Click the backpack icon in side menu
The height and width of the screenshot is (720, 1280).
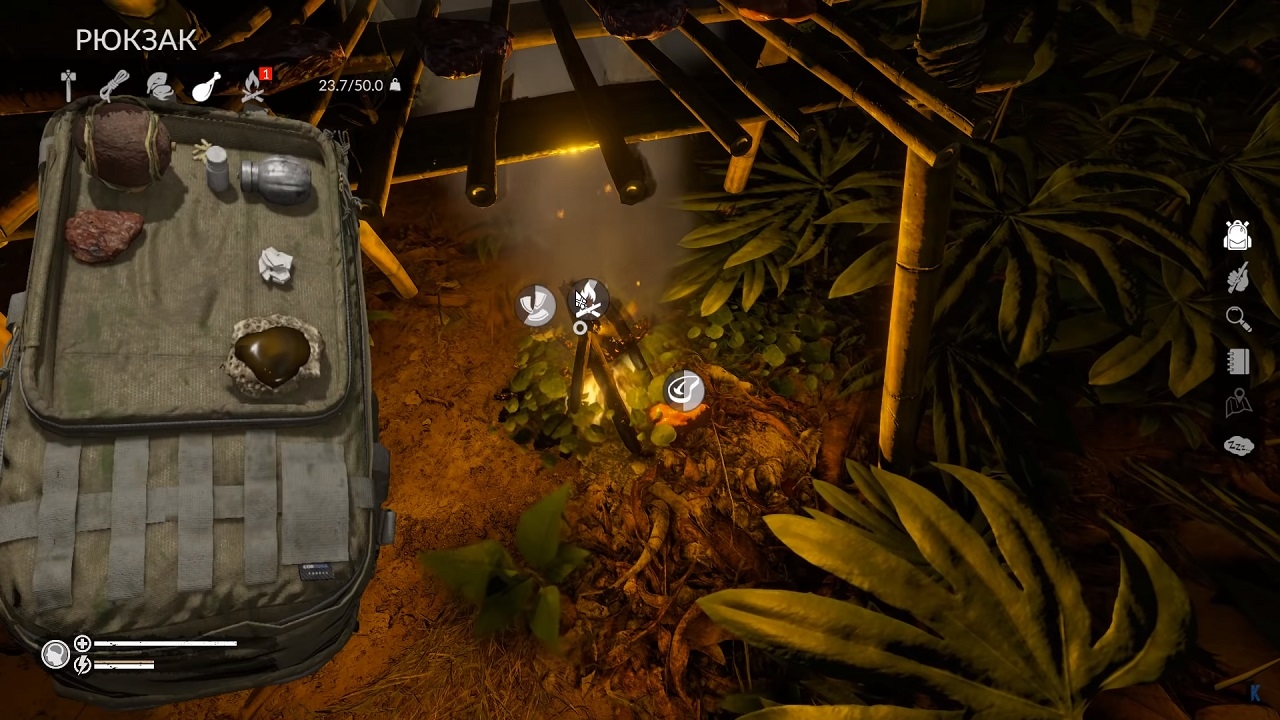pyautogui.click(x=1238, y=235)
